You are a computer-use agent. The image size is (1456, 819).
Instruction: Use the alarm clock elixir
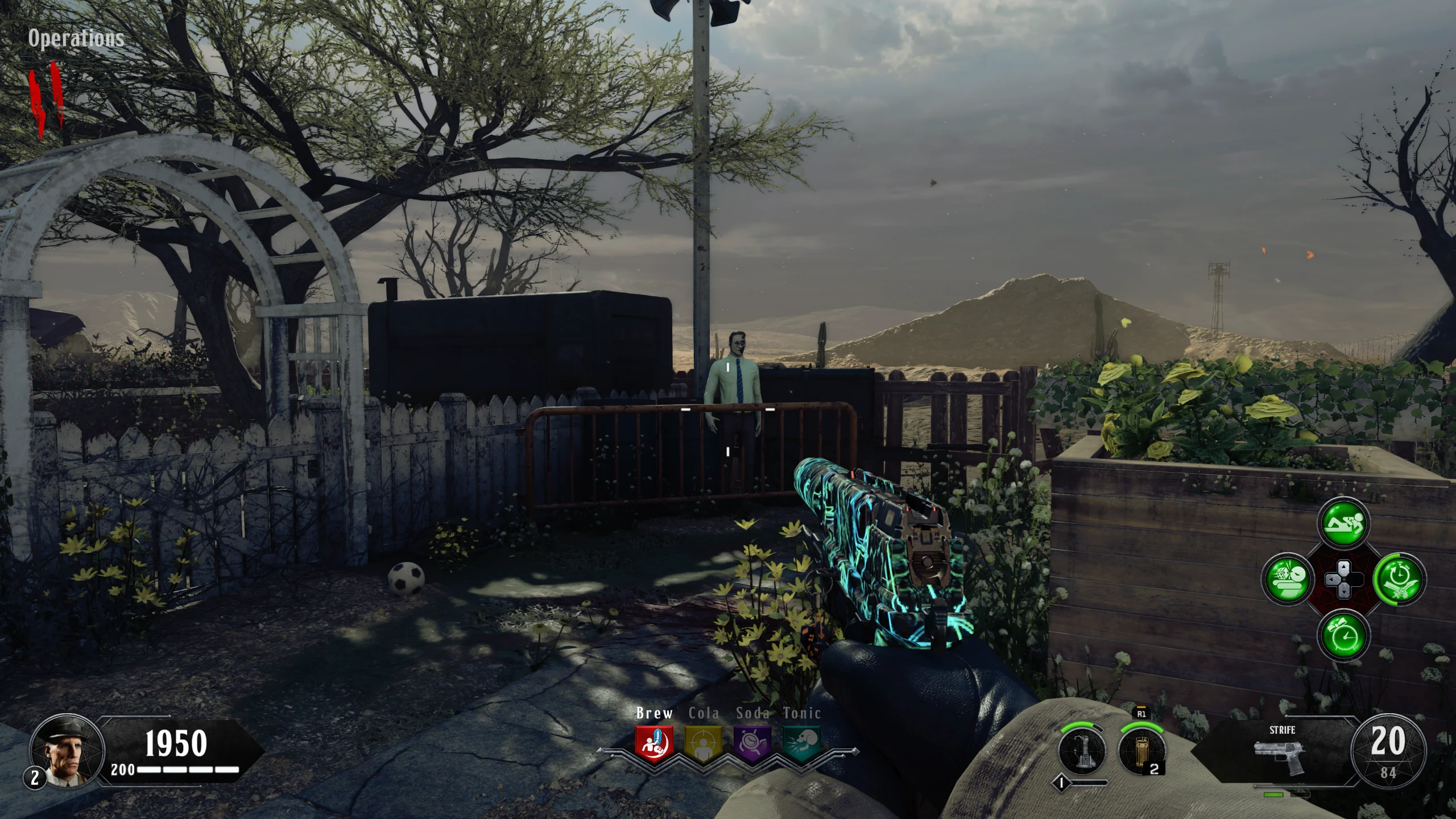coord(1343,635)
